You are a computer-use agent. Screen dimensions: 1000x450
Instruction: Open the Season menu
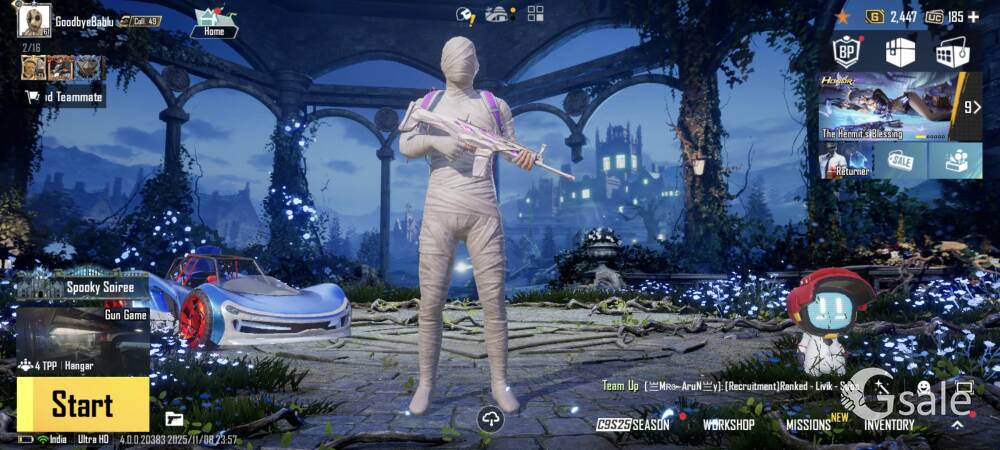coord(634,424)
